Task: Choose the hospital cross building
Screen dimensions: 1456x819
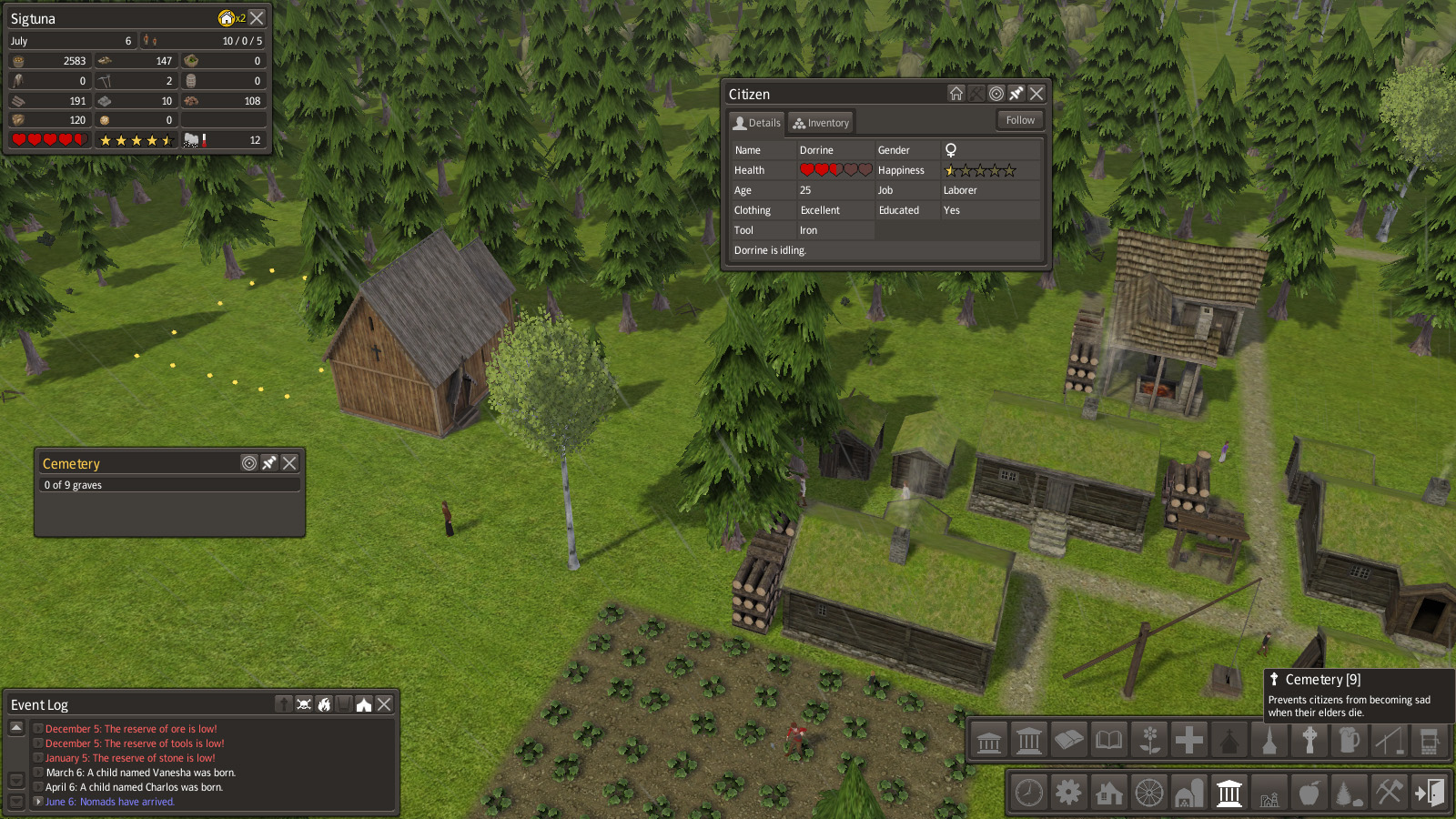Action: (x=1189, y=741)
